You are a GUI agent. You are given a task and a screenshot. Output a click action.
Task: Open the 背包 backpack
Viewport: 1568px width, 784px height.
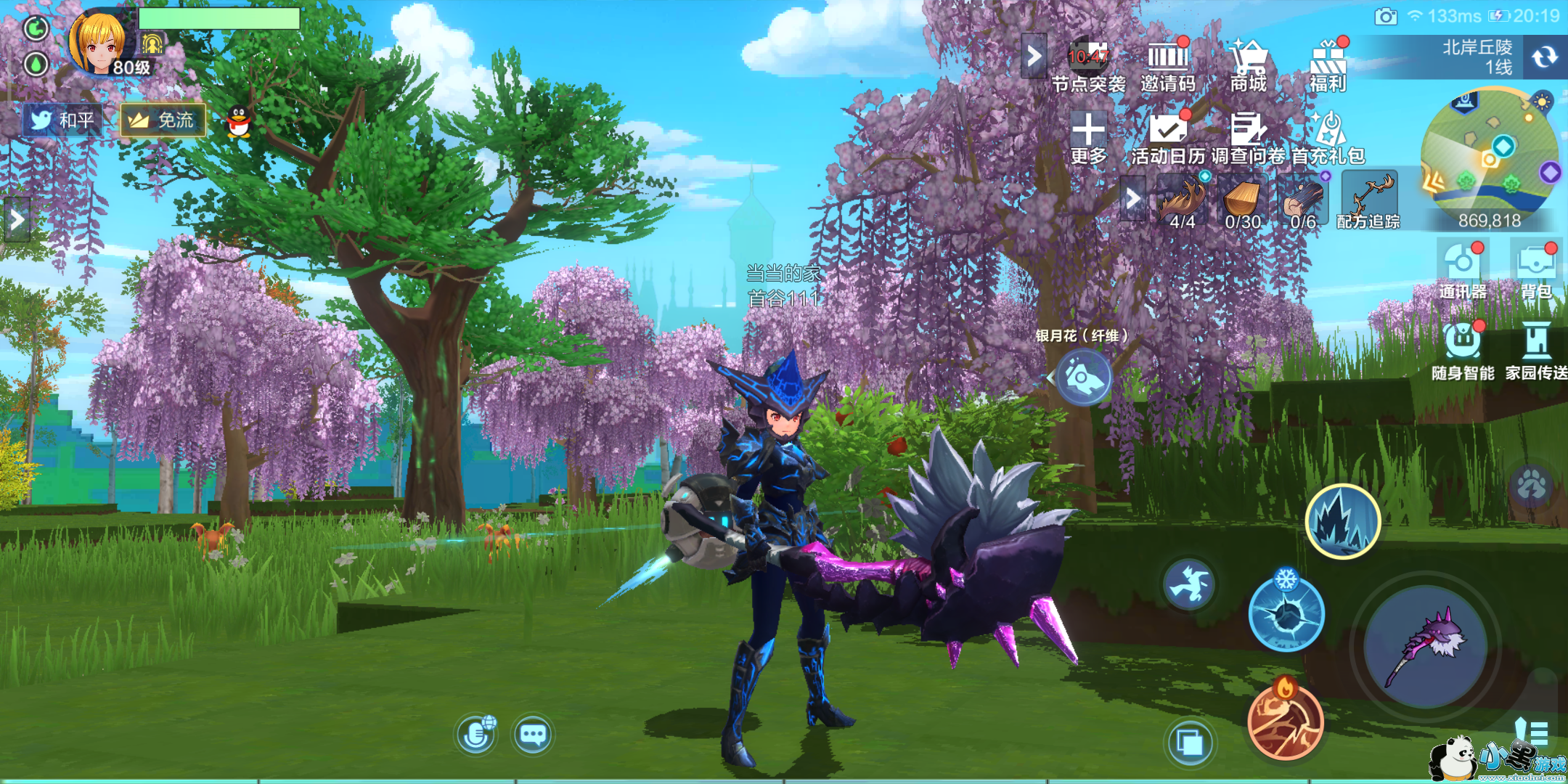pos(1536,270)
